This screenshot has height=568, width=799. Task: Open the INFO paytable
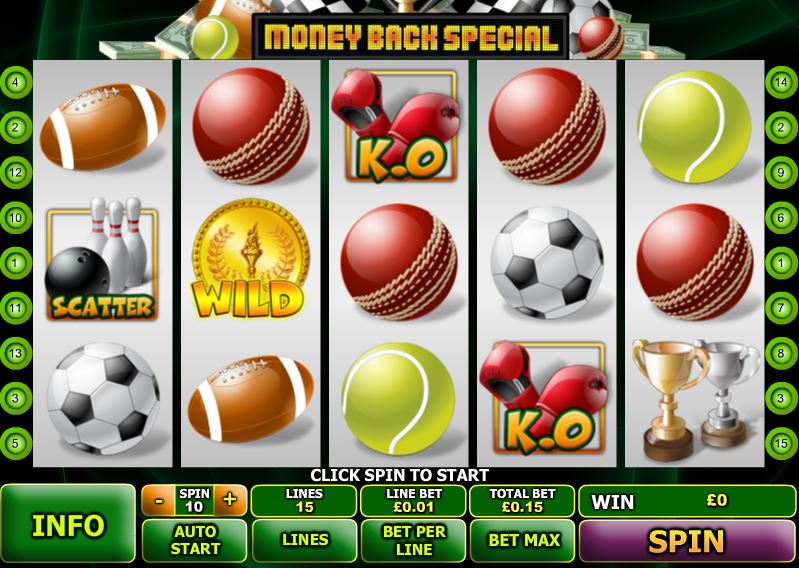click(x=68, y=525)
